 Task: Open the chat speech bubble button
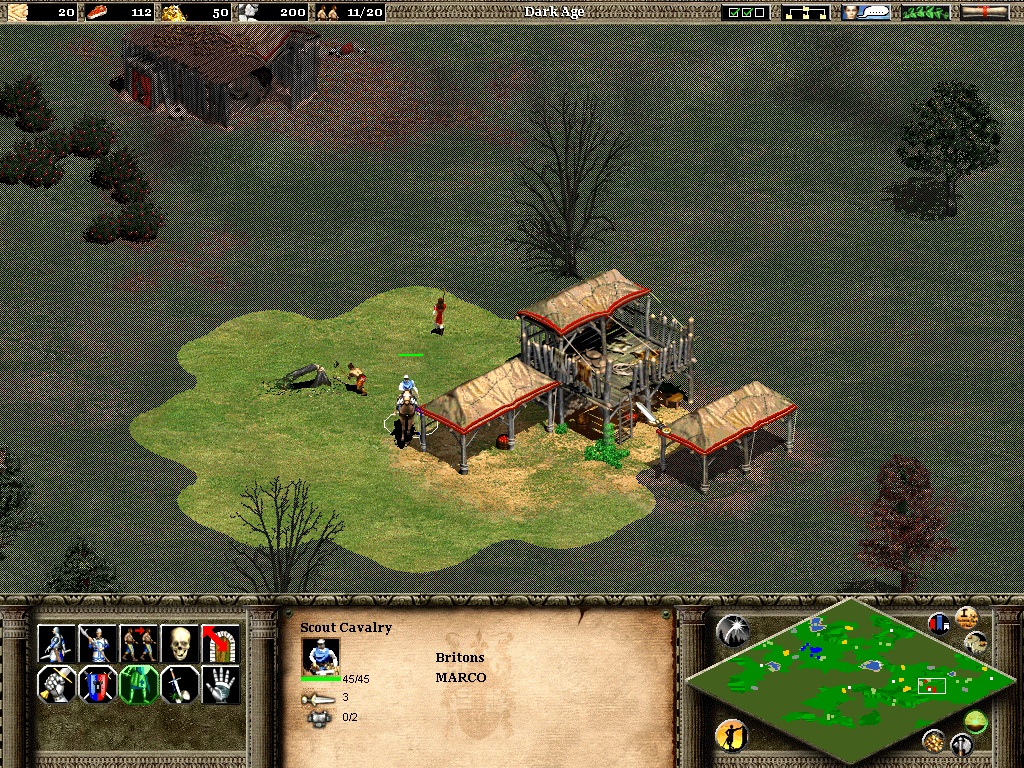tap(866, 12)
